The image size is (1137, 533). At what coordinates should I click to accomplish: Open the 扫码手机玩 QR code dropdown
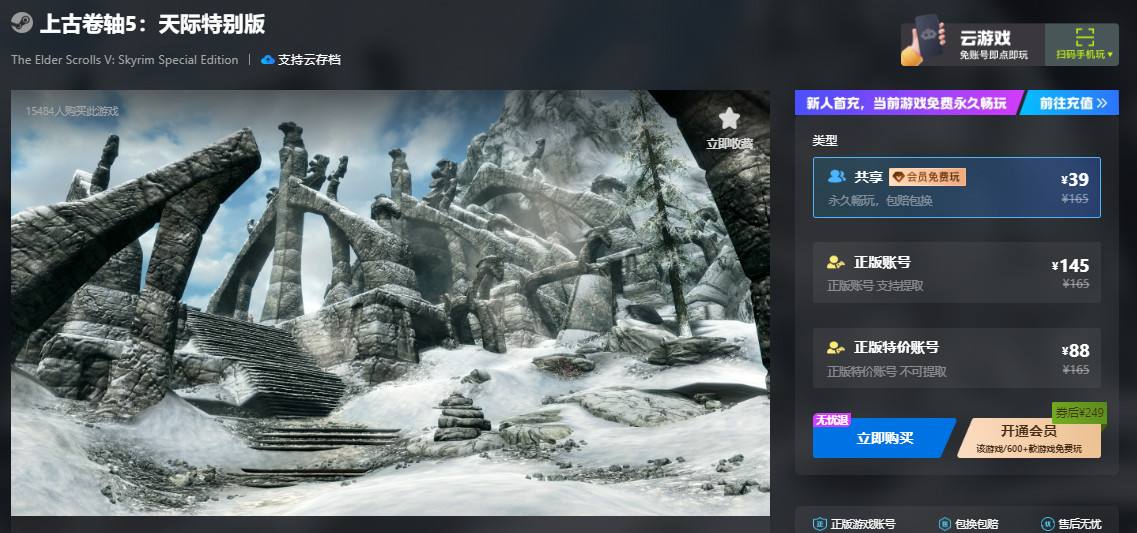click(x=1084, y=45)
